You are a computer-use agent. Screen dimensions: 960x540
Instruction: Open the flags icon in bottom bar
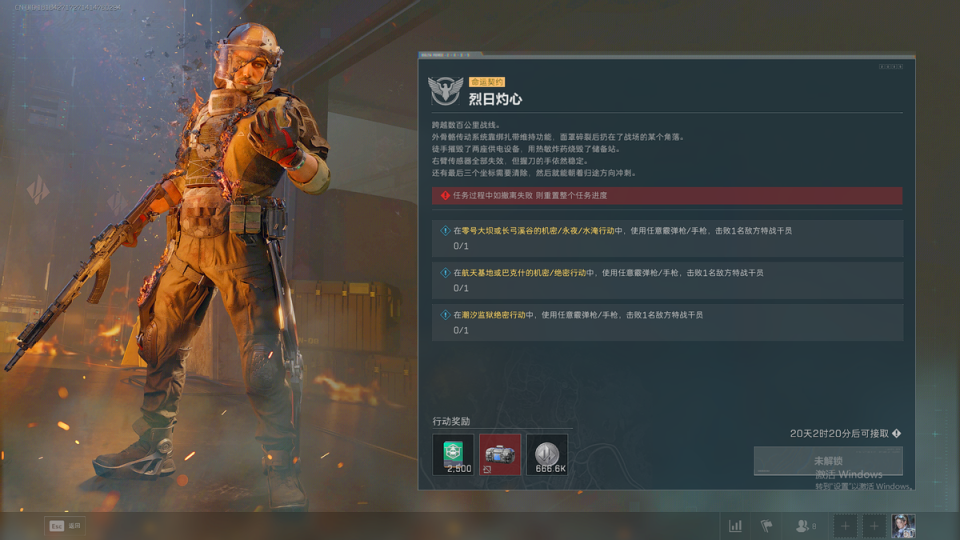(767, 526)
